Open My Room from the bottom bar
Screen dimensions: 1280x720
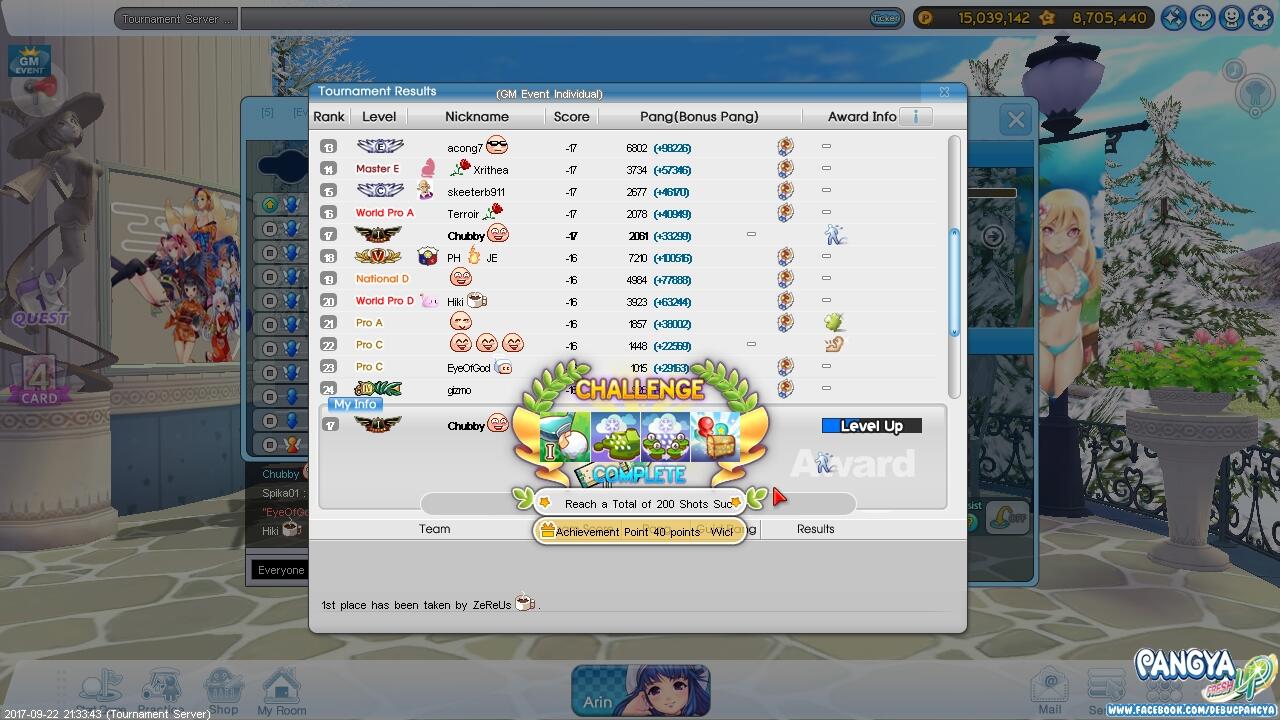click(x=281, y=692)
